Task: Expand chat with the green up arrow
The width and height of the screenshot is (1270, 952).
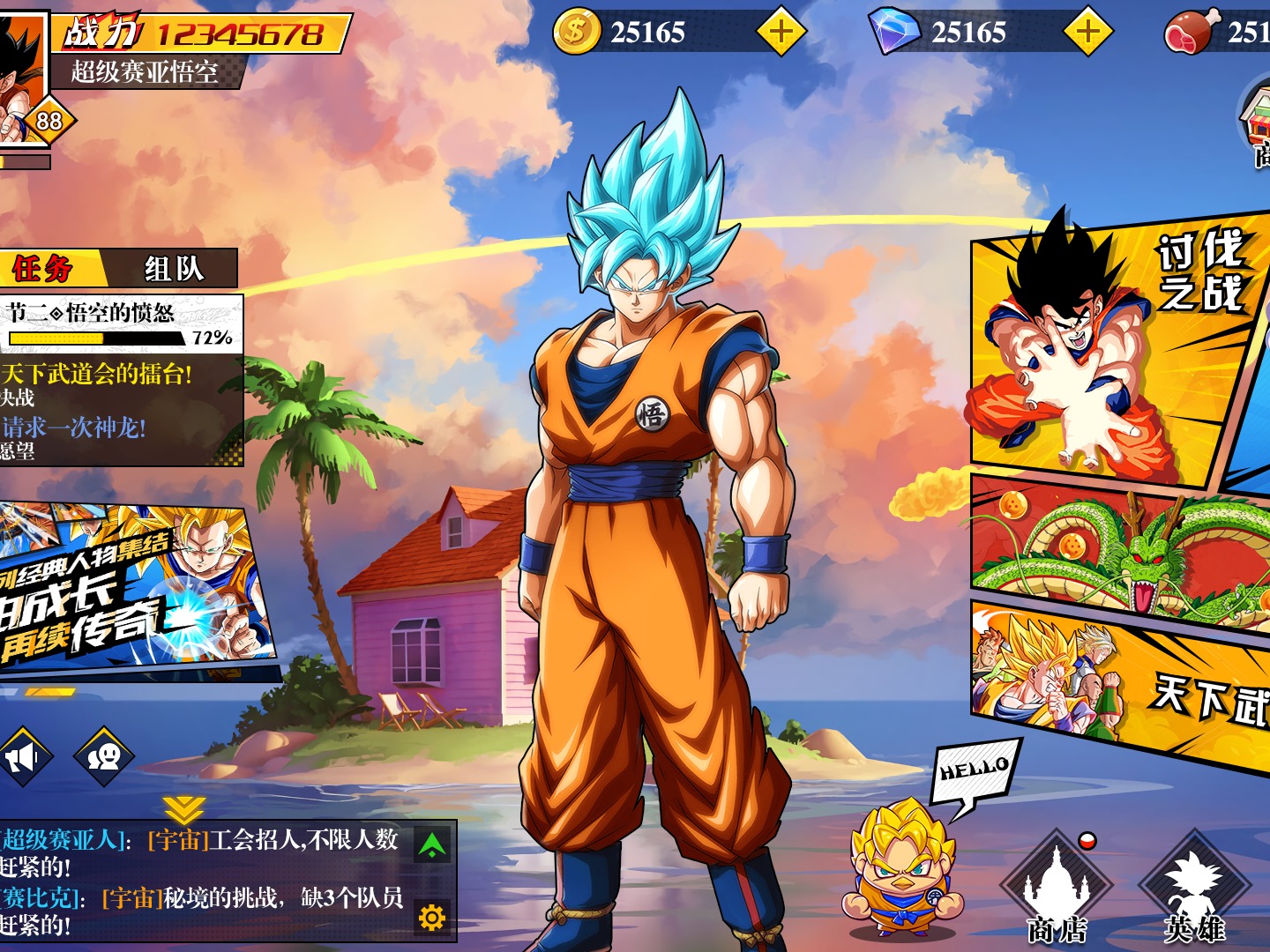Action: tap(432, 846)
